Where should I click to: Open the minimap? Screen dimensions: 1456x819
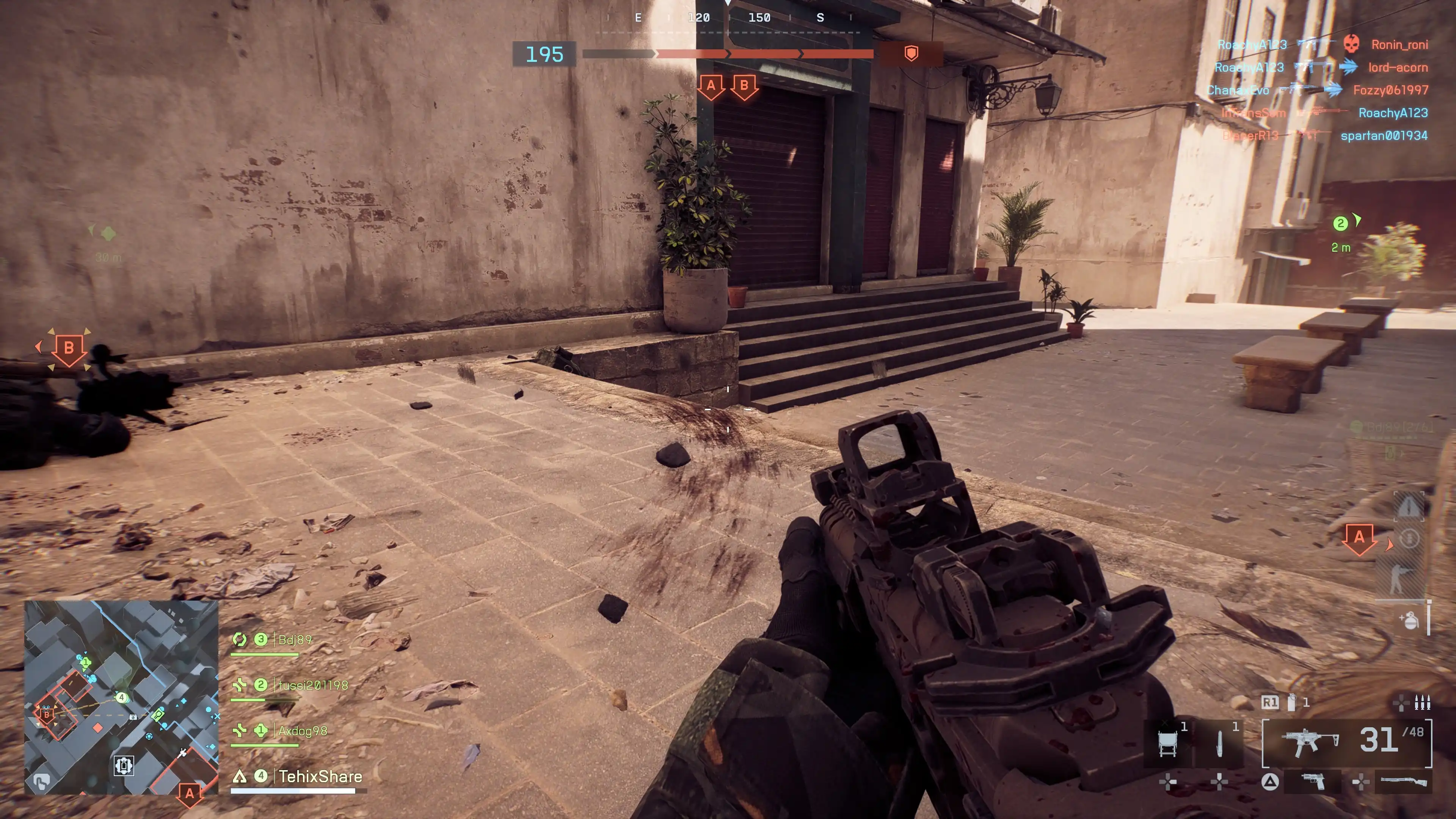click(121, 697)
